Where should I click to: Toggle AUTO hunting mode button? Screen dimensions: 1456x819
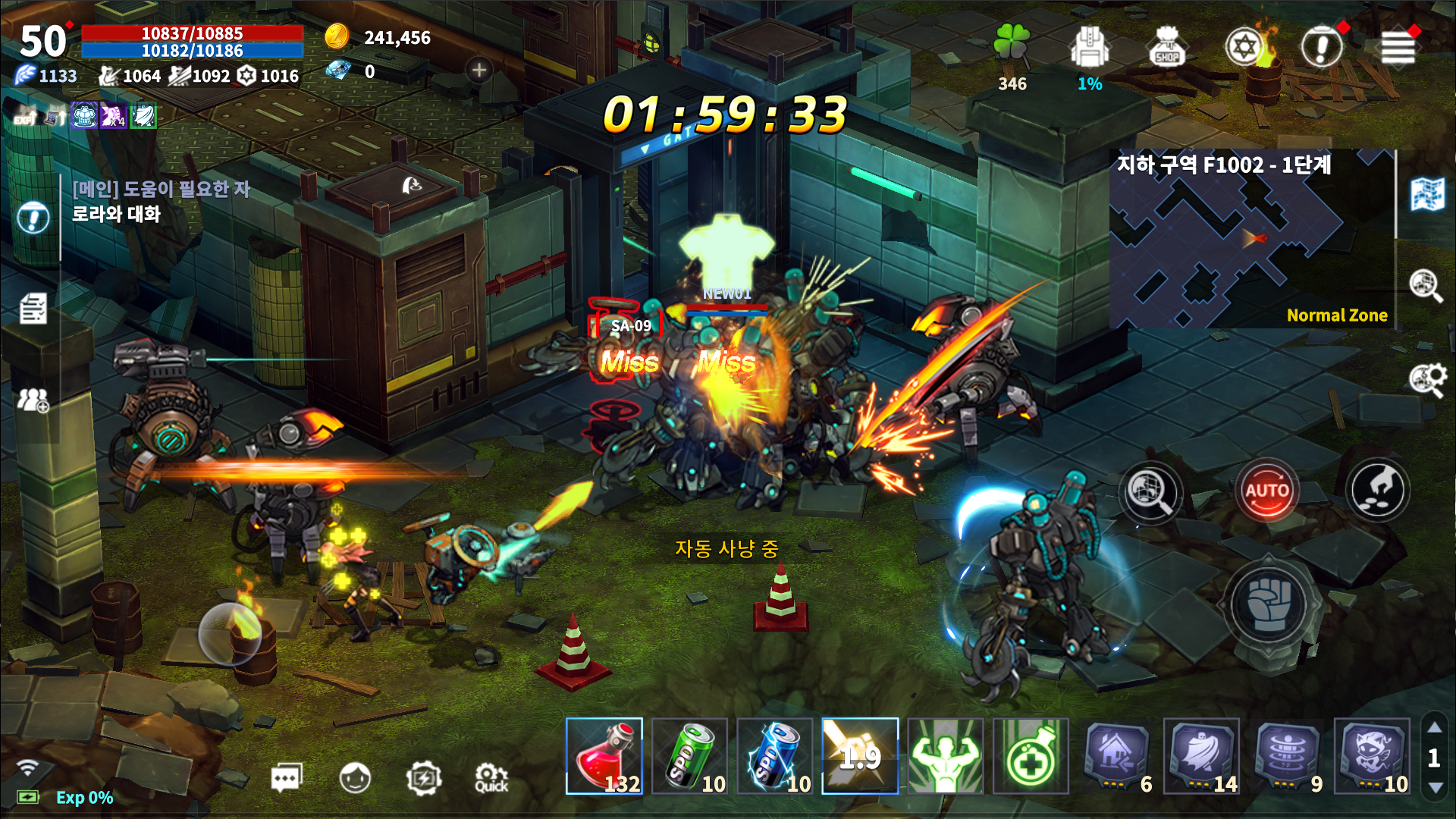pos(1266,491)
